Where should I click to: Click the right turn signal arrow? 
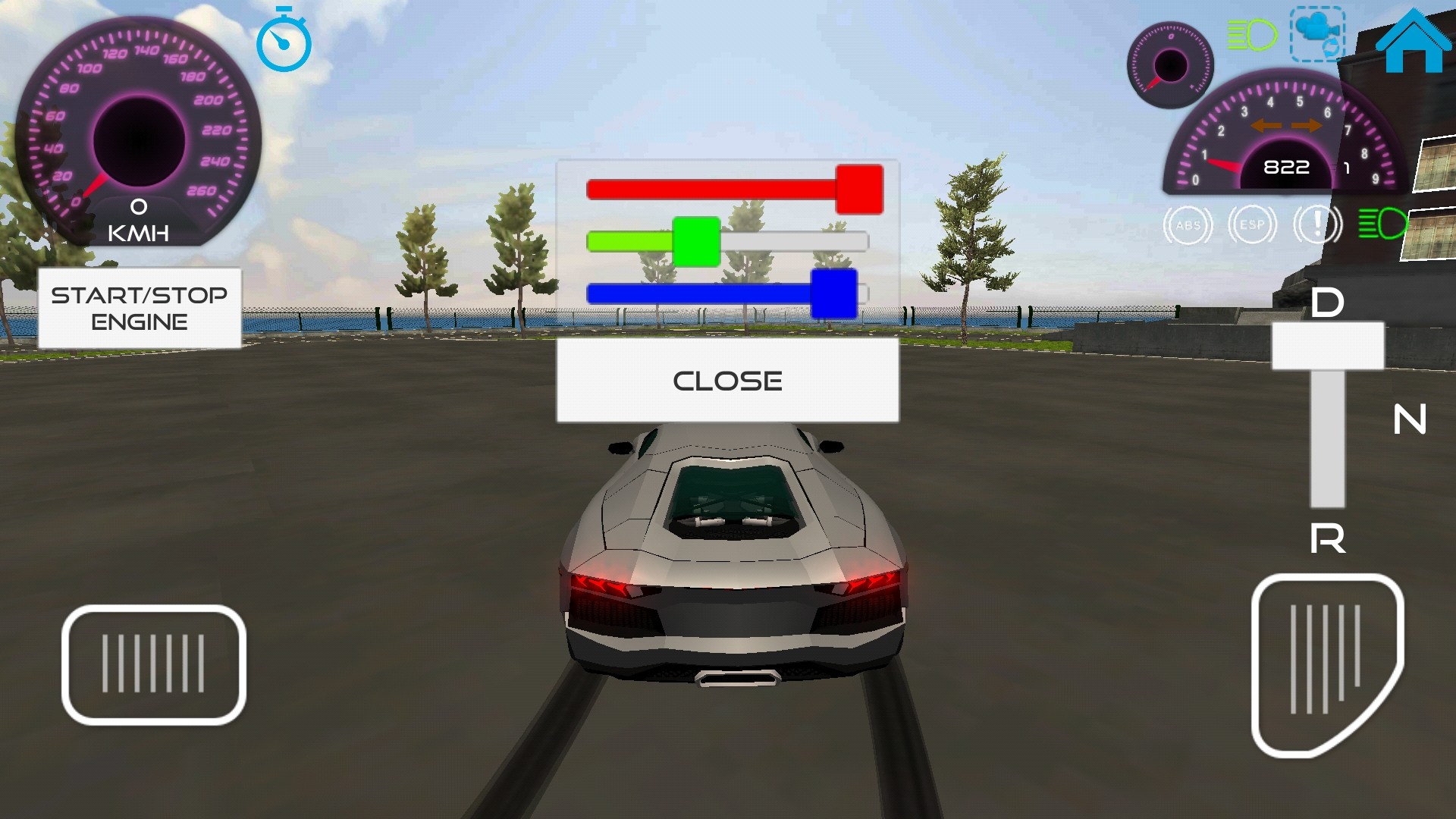(x=1307, y=126)
